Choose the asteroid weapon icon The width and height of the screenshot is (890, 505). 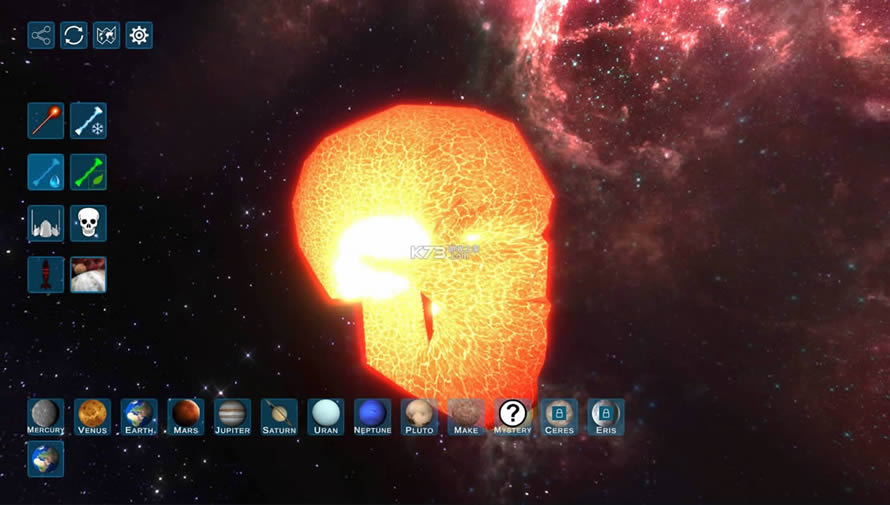[x=89, y=275]
